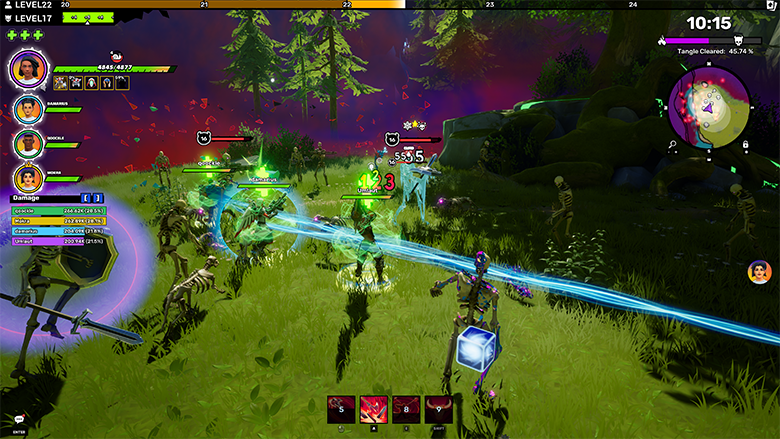
Task: Toggle the minimap lock icon
Action: [745, 145]
